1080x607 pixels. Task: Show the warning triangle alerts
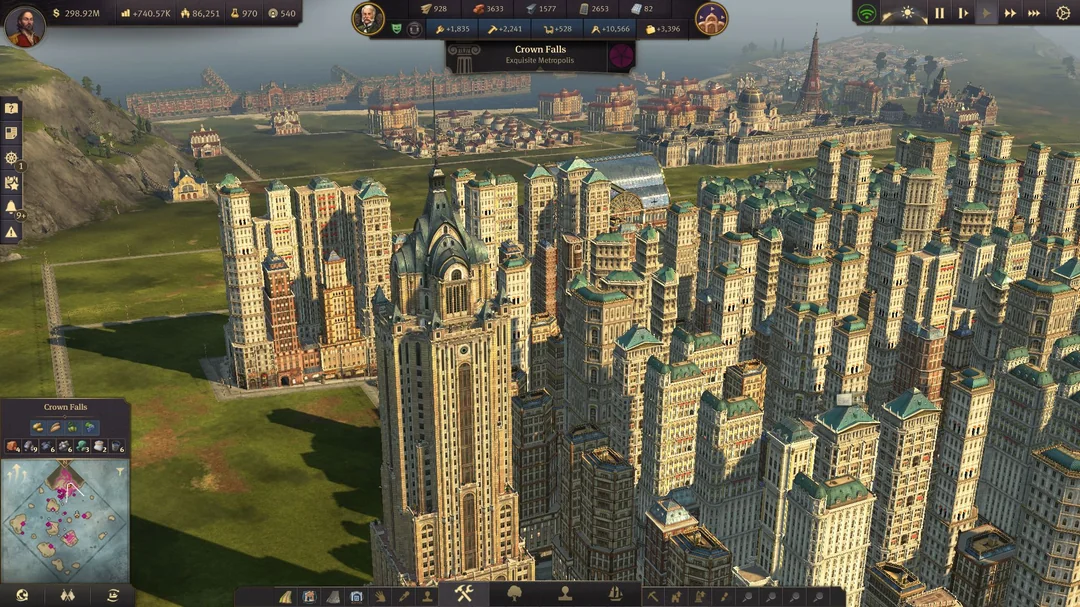point(11,232)
